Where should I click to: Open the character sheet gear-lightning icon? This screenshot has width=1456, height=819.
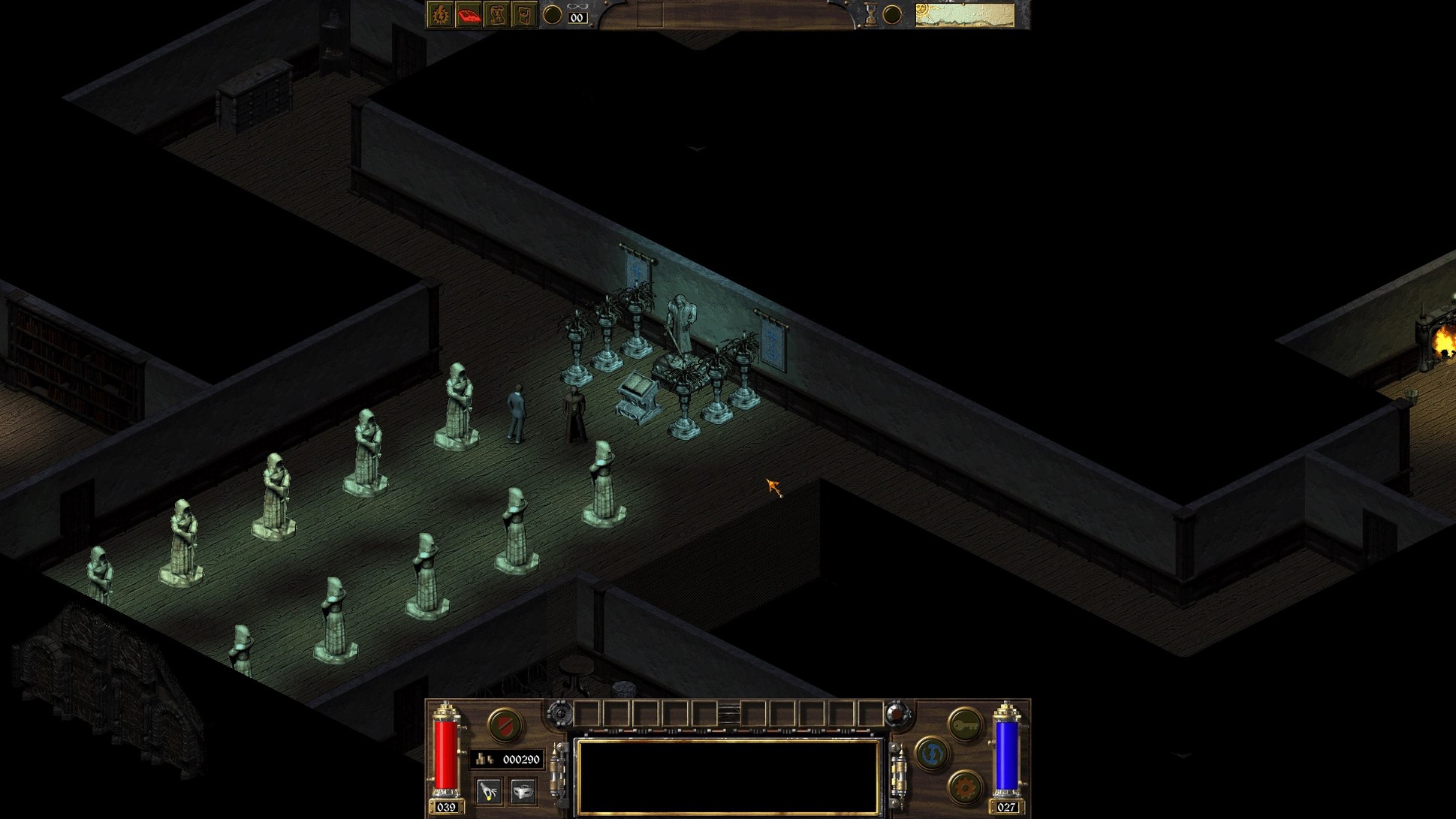coord(440,15)
